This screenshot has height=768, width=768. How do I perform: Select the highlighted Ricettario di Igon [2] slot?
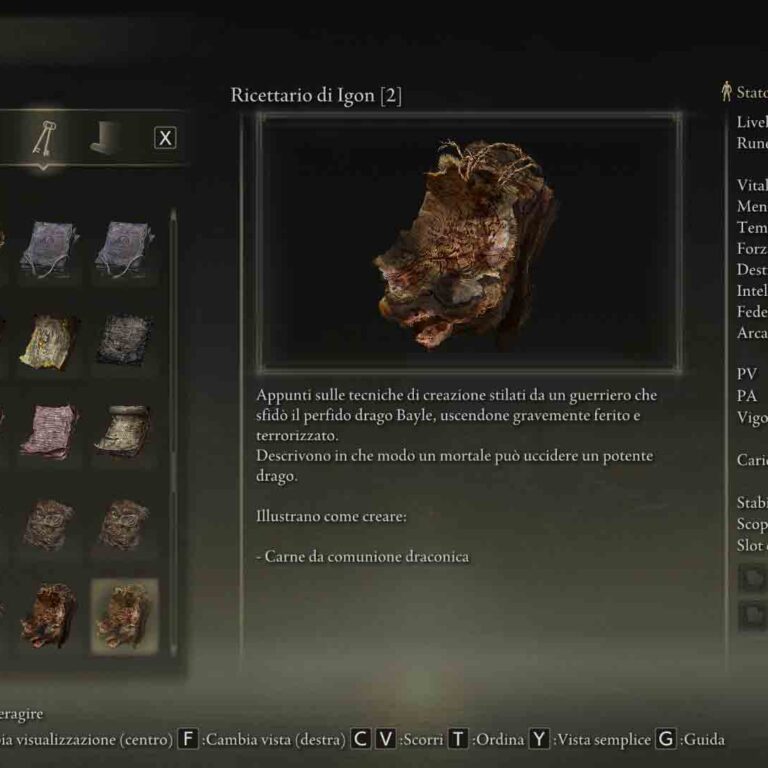point(125,616)
